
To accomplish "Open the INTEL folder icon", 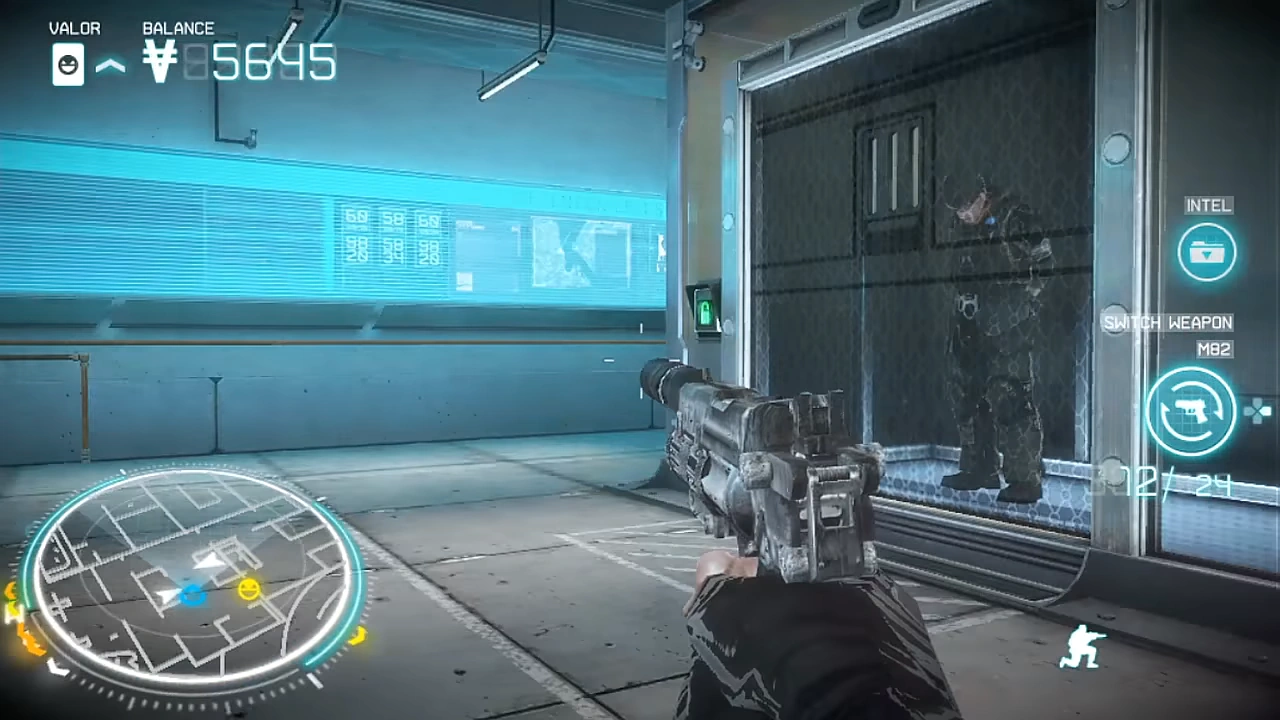I will tap(1208, 252).
